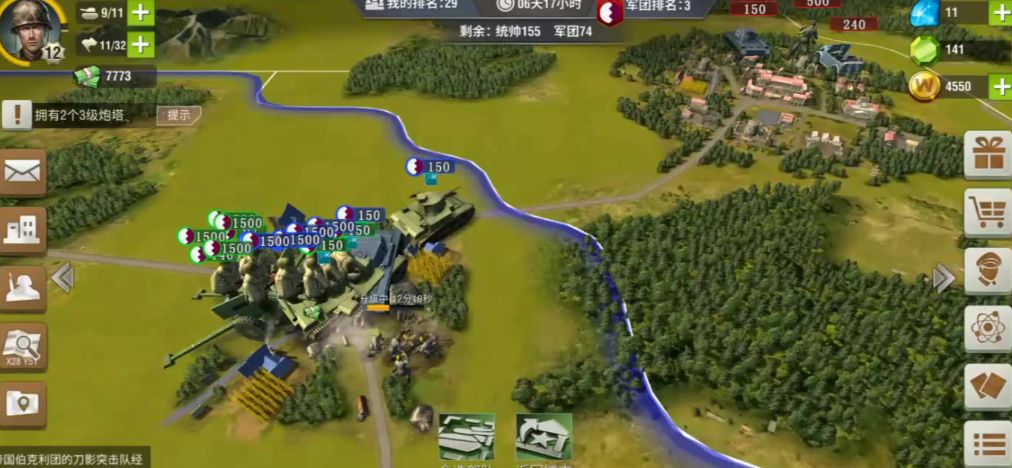Buy more blue diamonds with plus button
The width and height of the screenshot is (1012, 468).
(1000, 13)
